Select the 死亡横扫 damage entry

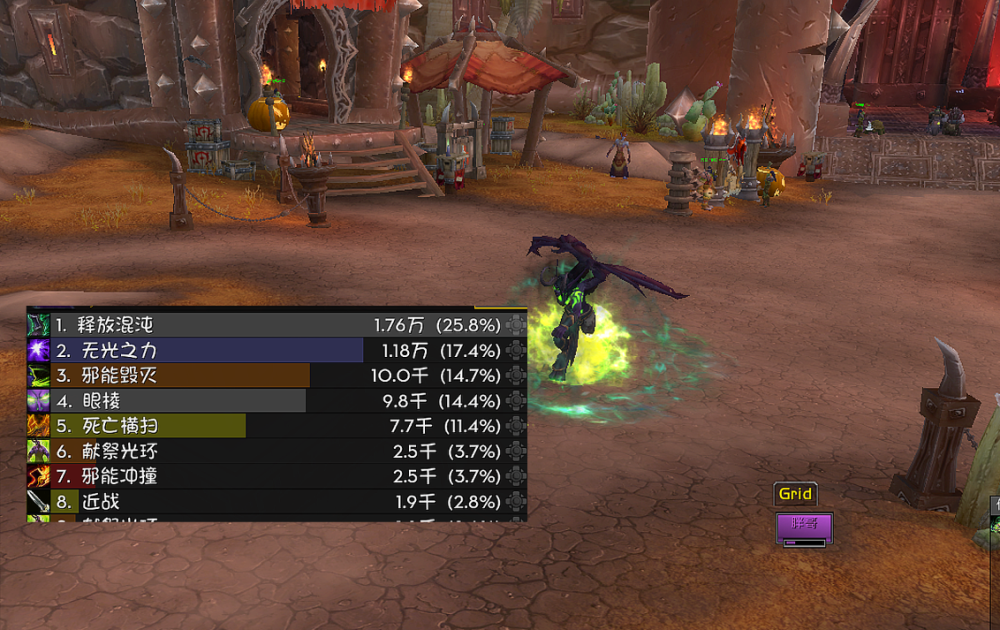270,426
